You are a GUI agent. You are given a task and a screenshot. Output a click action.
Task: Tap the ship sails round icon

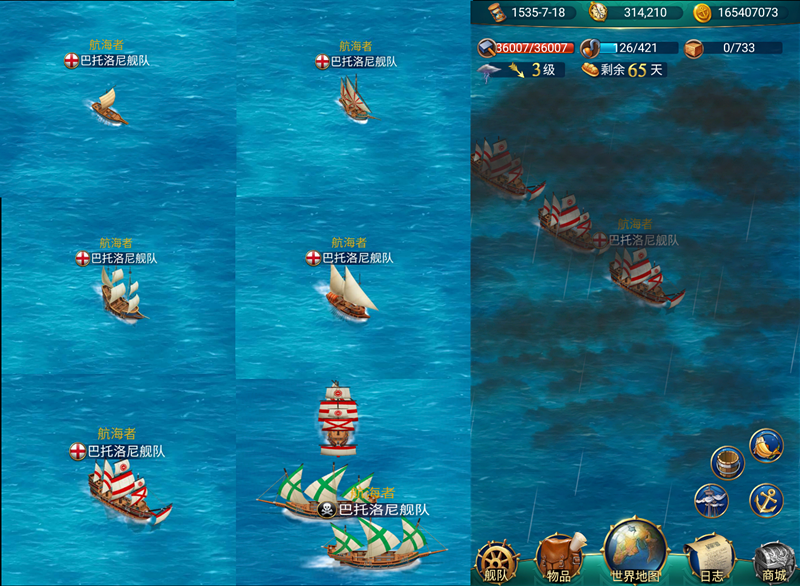711,500
